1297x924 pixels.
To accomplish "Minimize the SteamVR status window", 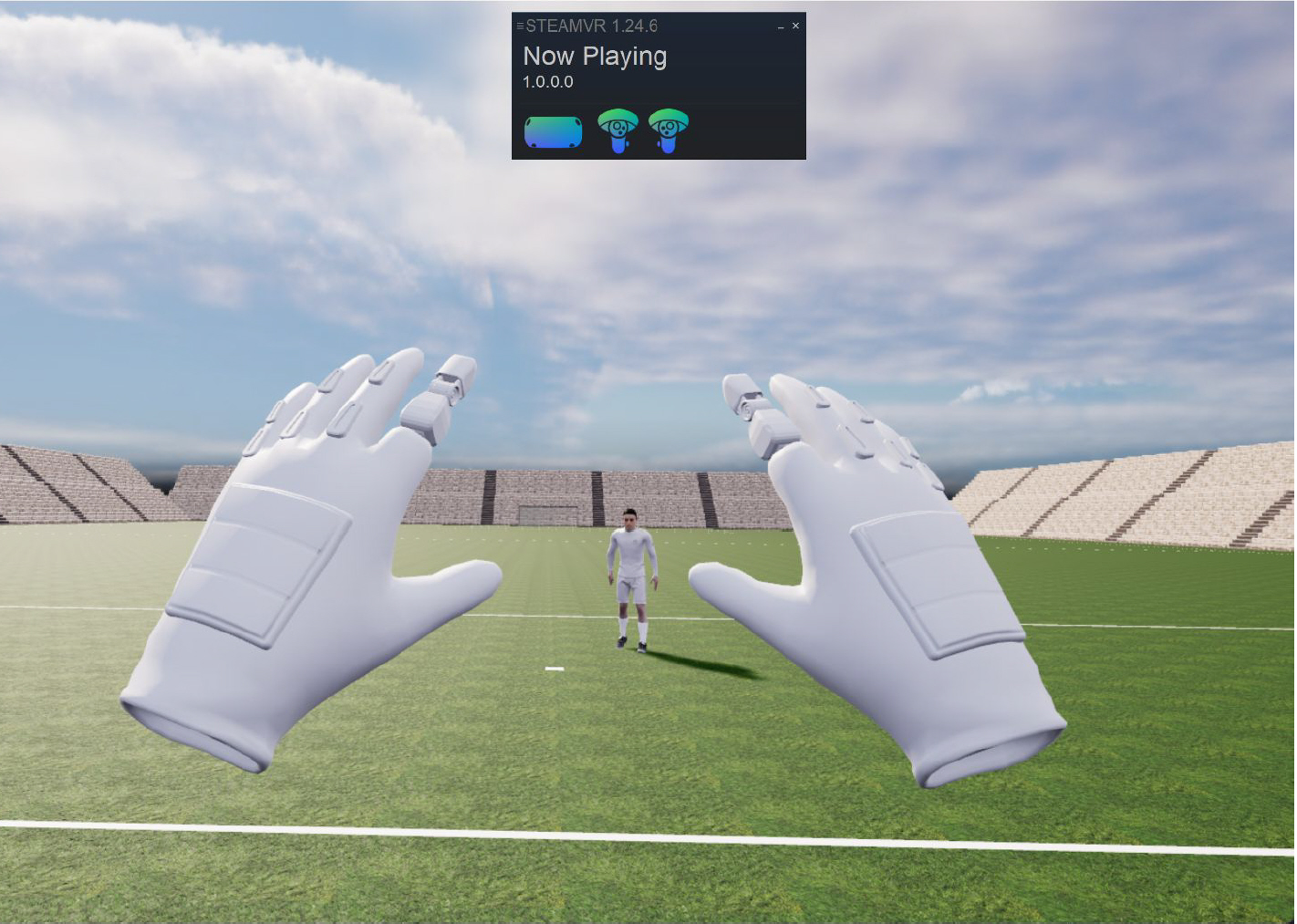I will [x=780, y=26].
